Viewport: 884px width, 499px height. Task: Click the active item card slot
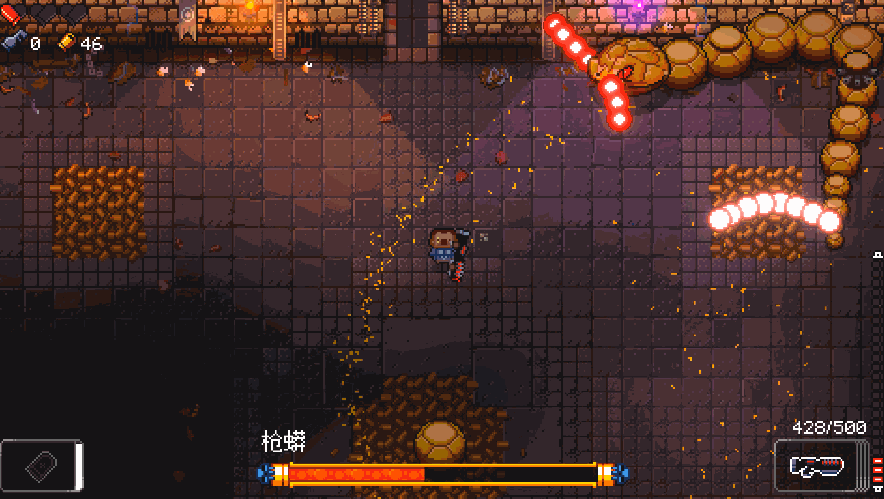tap(40, 465)
